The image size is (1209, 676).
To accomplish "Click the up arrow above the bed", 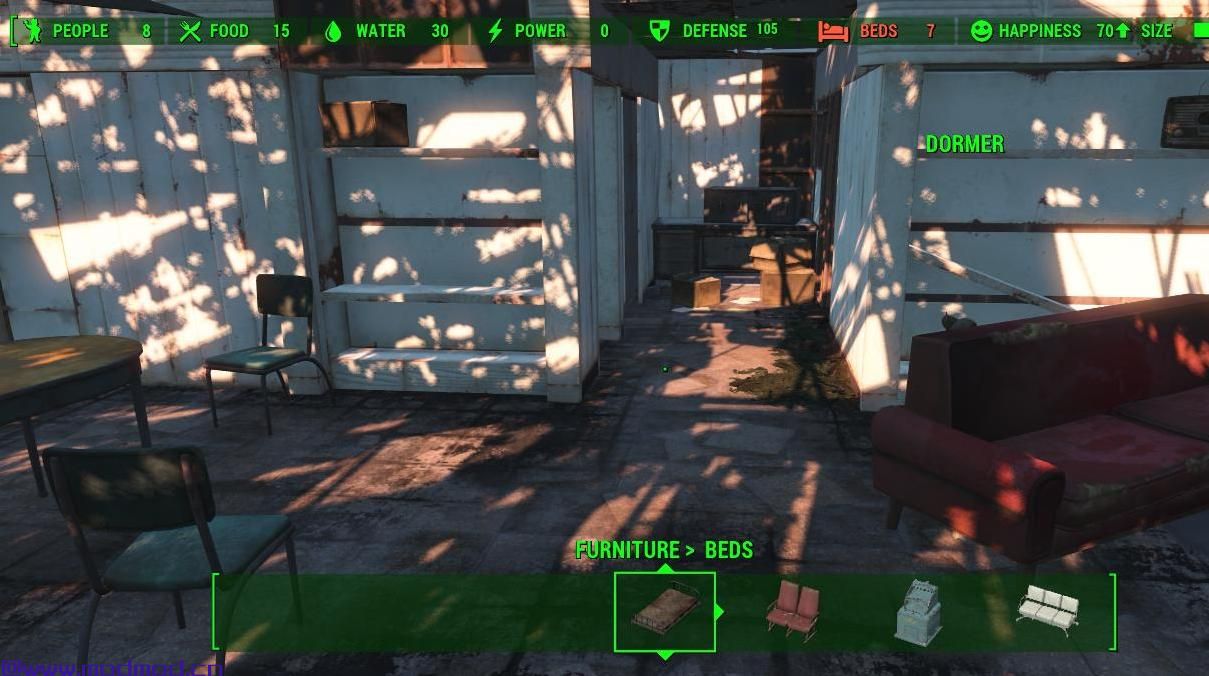I will 665,568.
